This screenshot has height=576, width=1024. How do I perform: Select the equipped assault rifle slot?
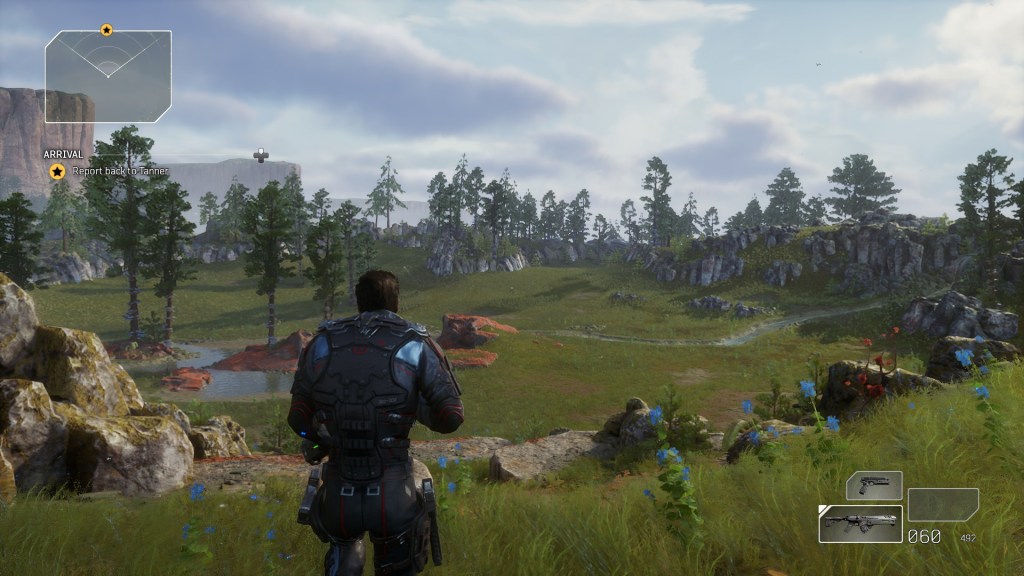click(x=860, y=523)
